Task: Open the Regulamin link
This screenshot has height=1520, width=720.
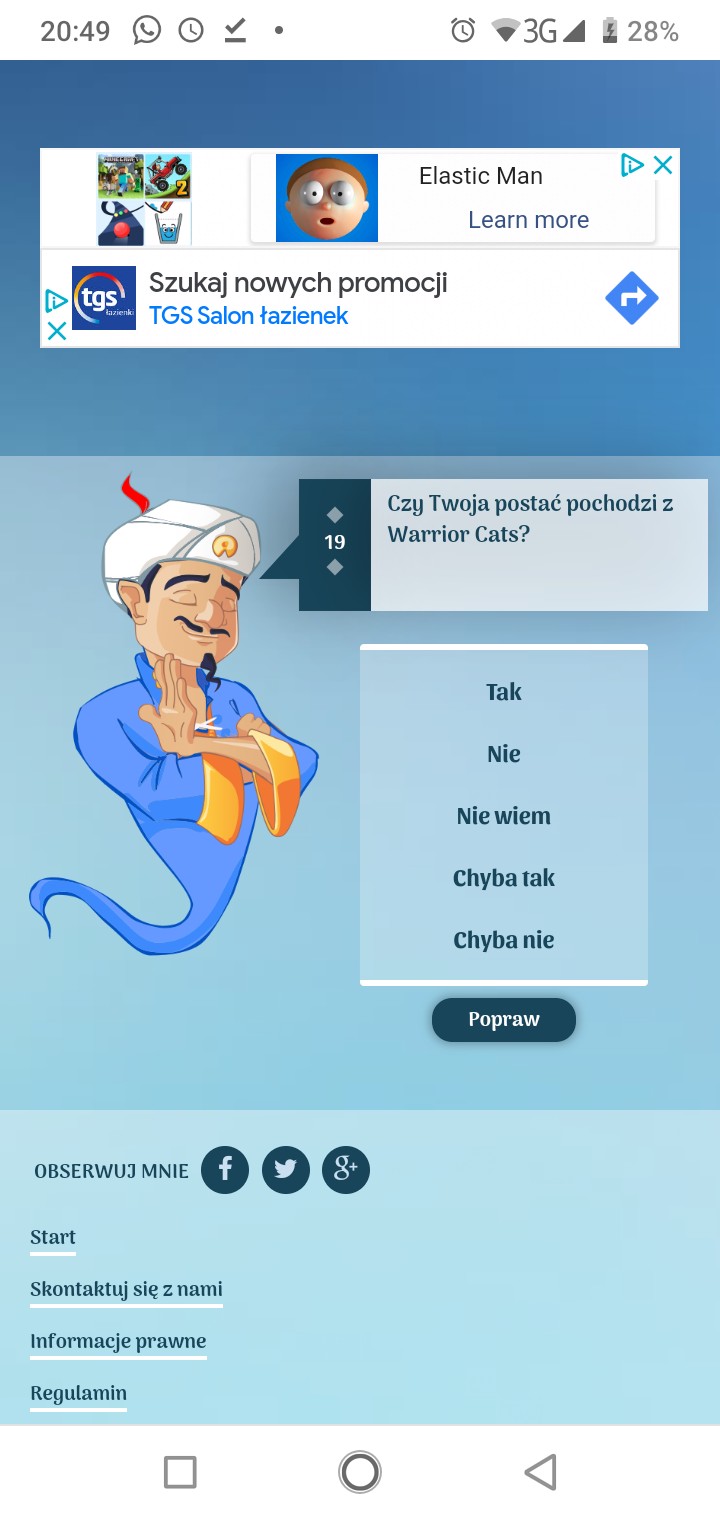Action: point(78,1394)
